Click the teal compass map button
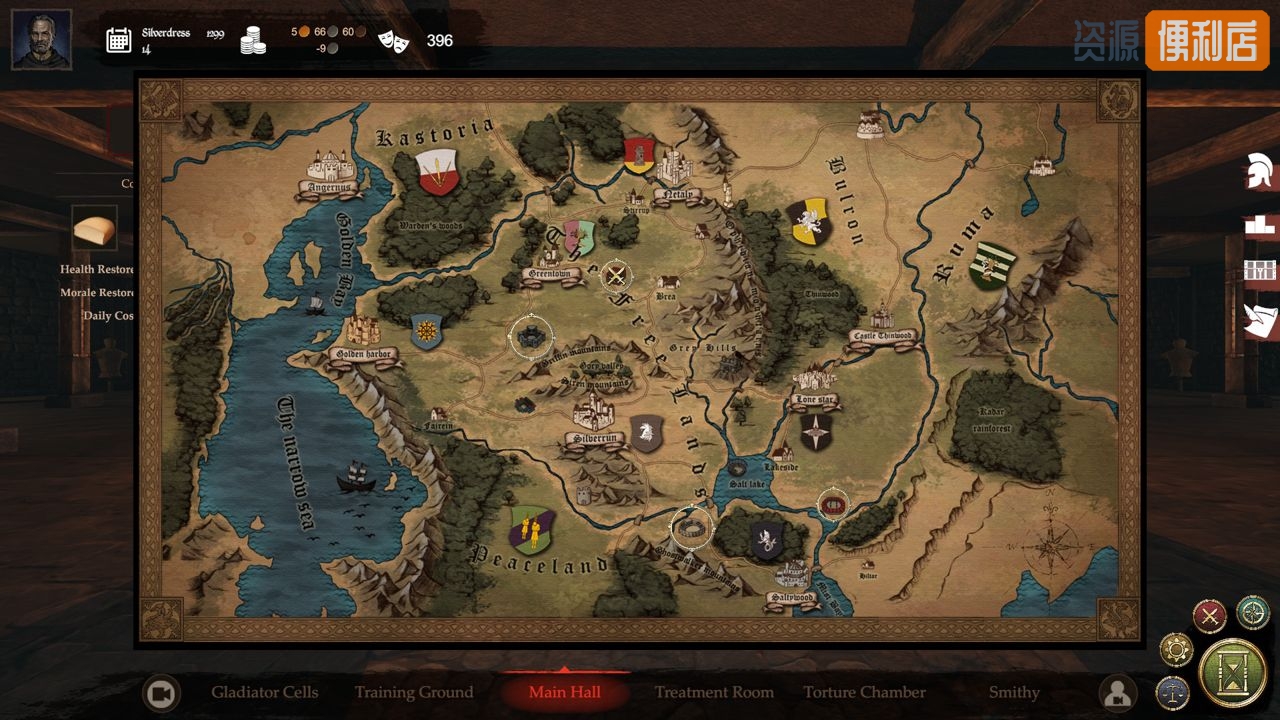 coord(1252,612)
